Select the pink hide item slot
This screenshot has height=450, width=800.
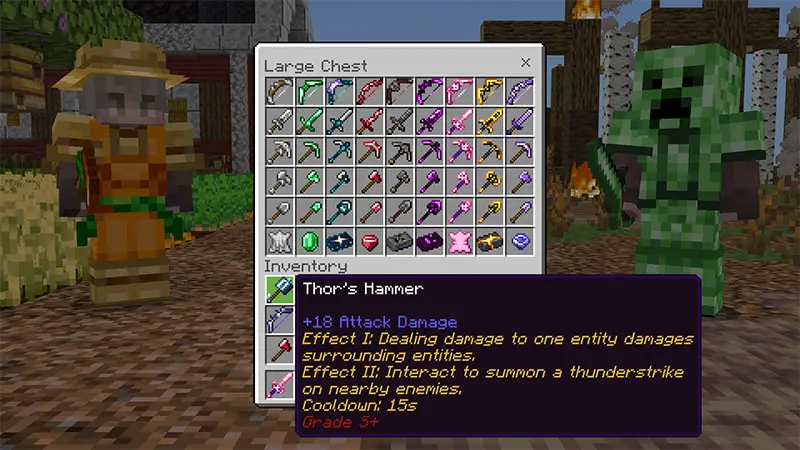tap(459, 241)
